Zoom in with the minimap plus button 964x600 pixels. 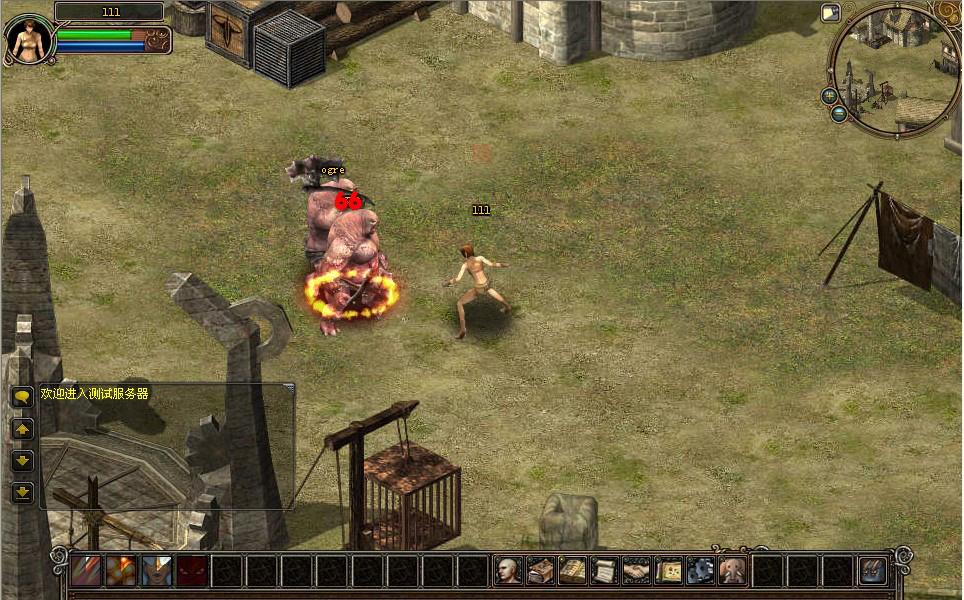(829, 96)
